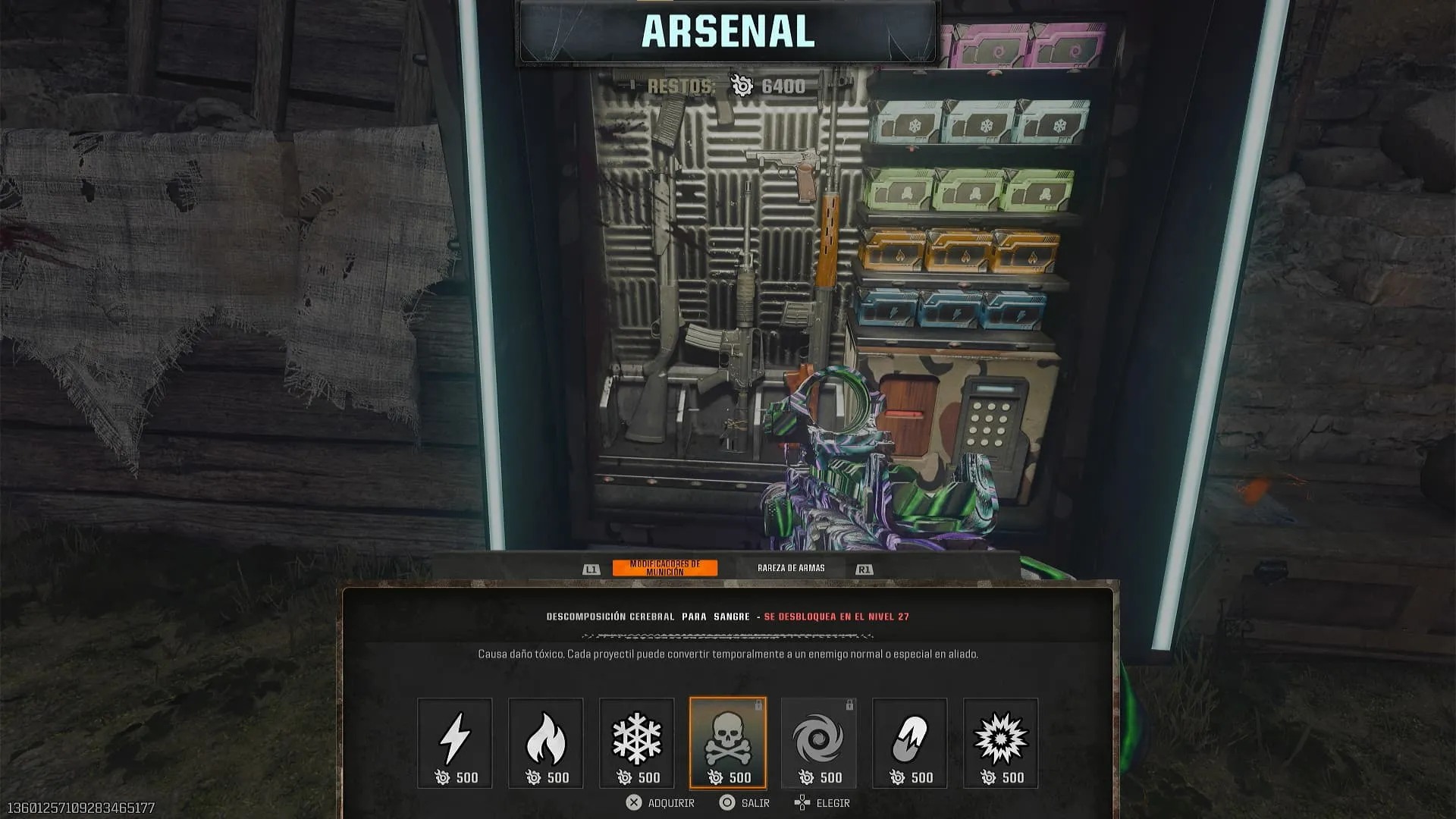
Task: Pick the snowflake freeze ammo mod
Action: (636, 742)
